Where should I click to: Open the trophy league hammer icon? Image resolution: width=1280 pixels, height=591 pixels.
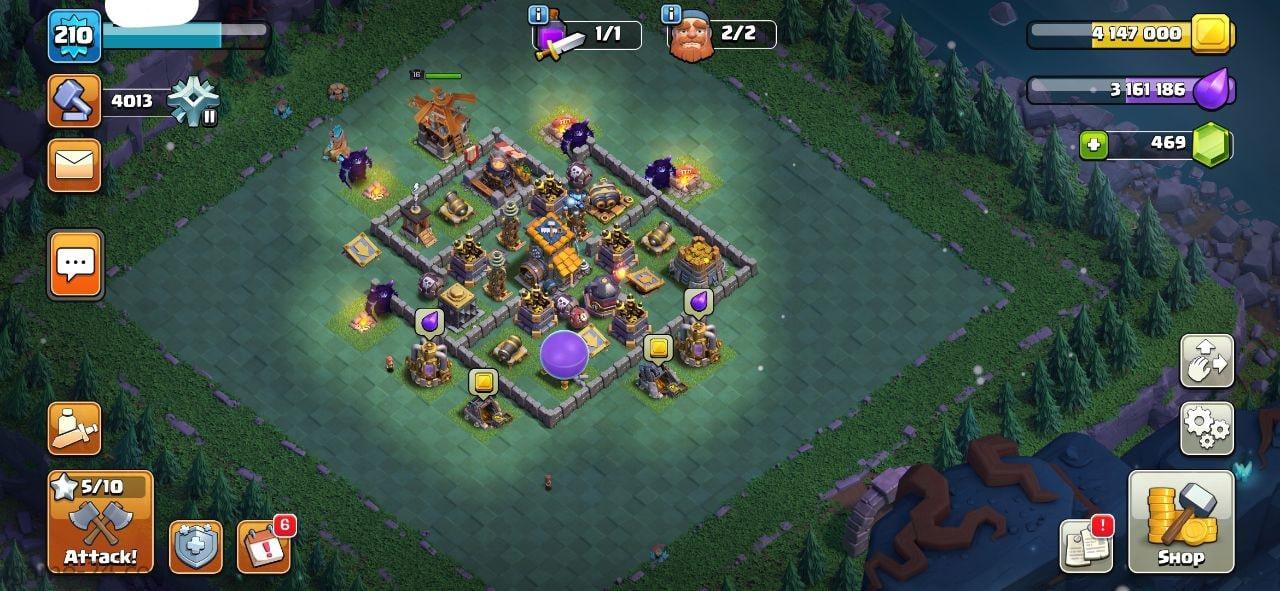[x=75, y=101]
